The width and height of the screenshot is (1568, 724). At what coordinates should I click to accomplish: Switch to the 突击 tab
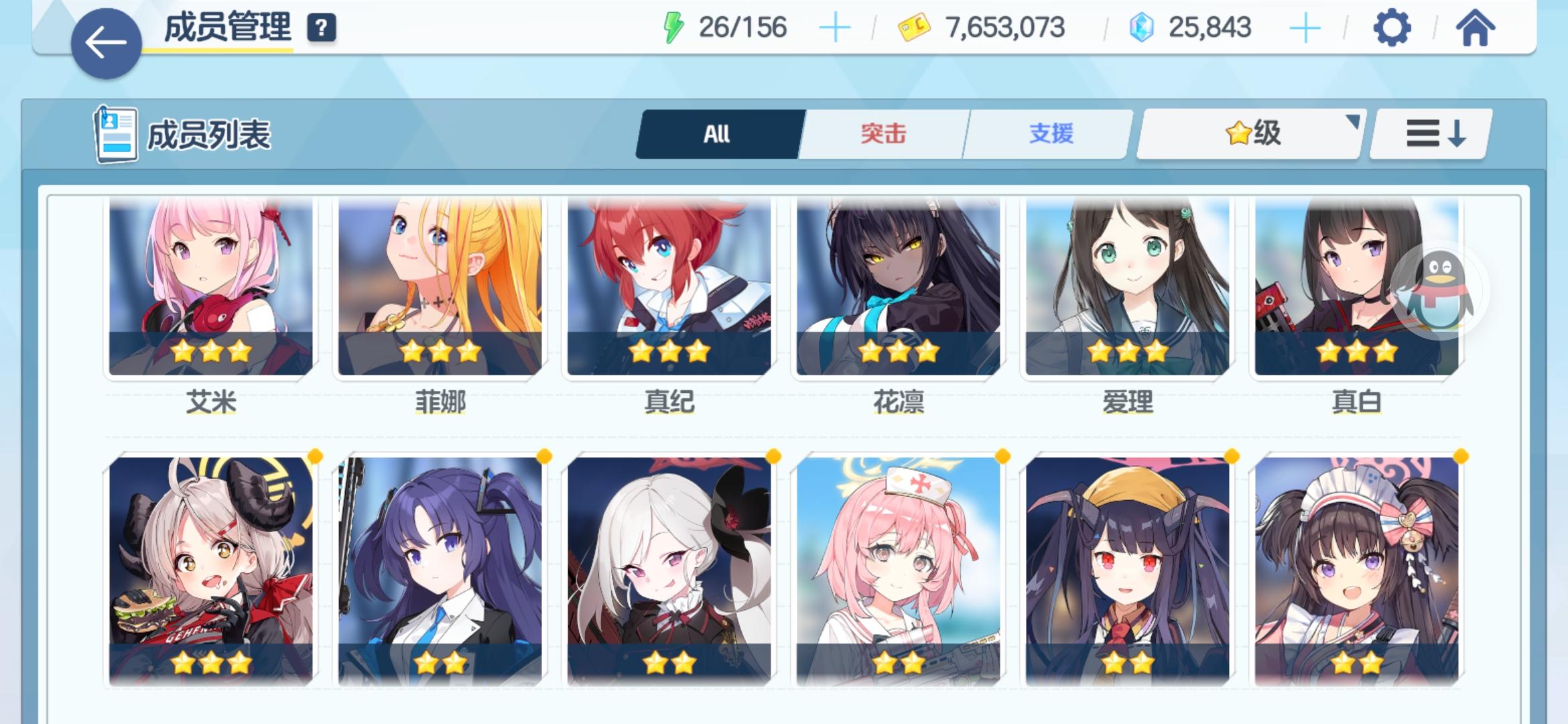[882, 133]
